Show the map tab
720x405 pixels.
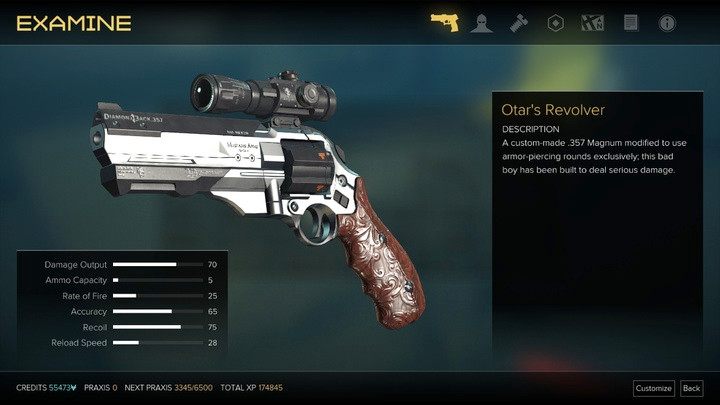tap(593, 22)
